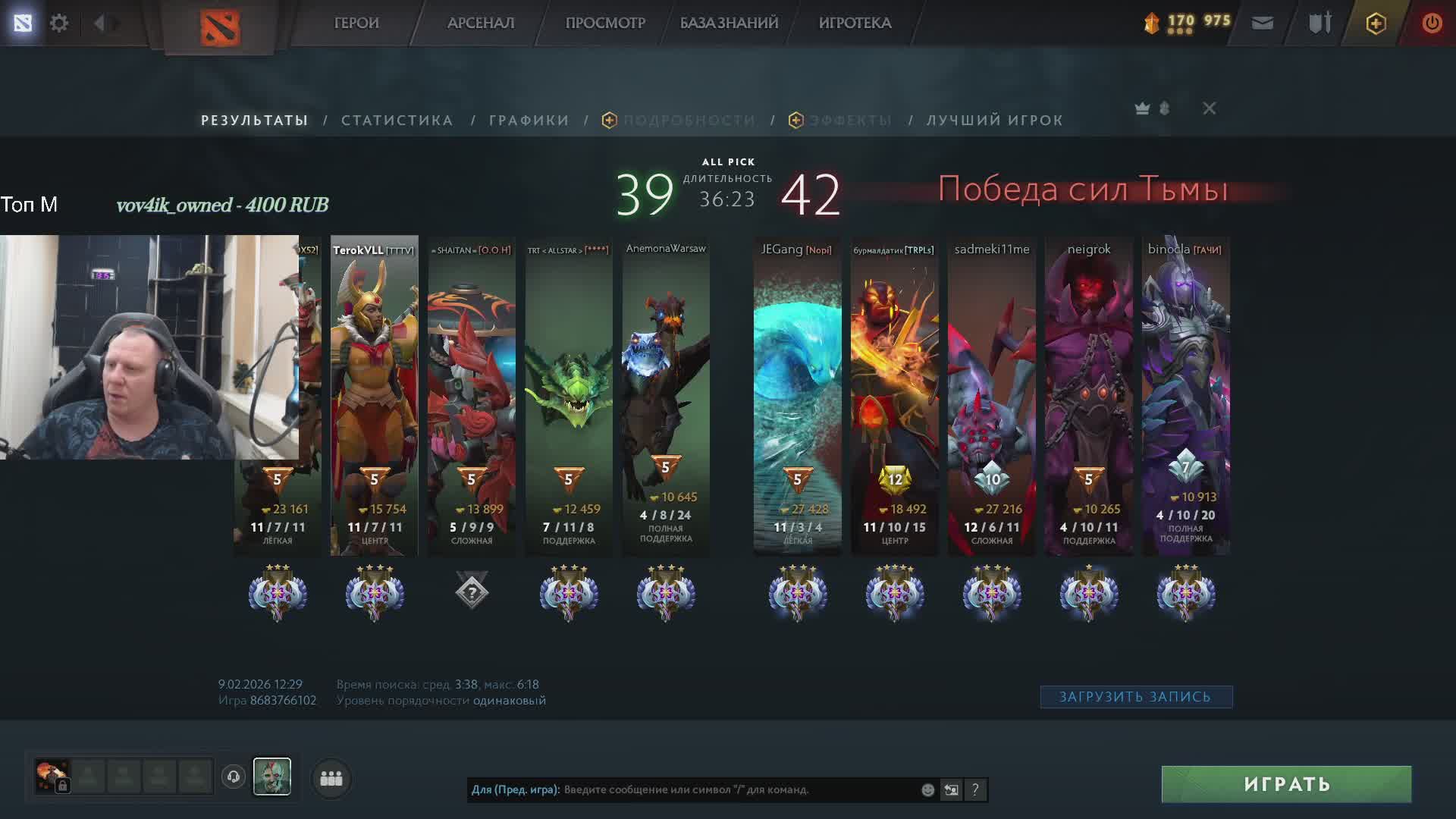
Task: Start matchmaking with the ИГРАТЬ button
Action: click(x=1286, y=784)
